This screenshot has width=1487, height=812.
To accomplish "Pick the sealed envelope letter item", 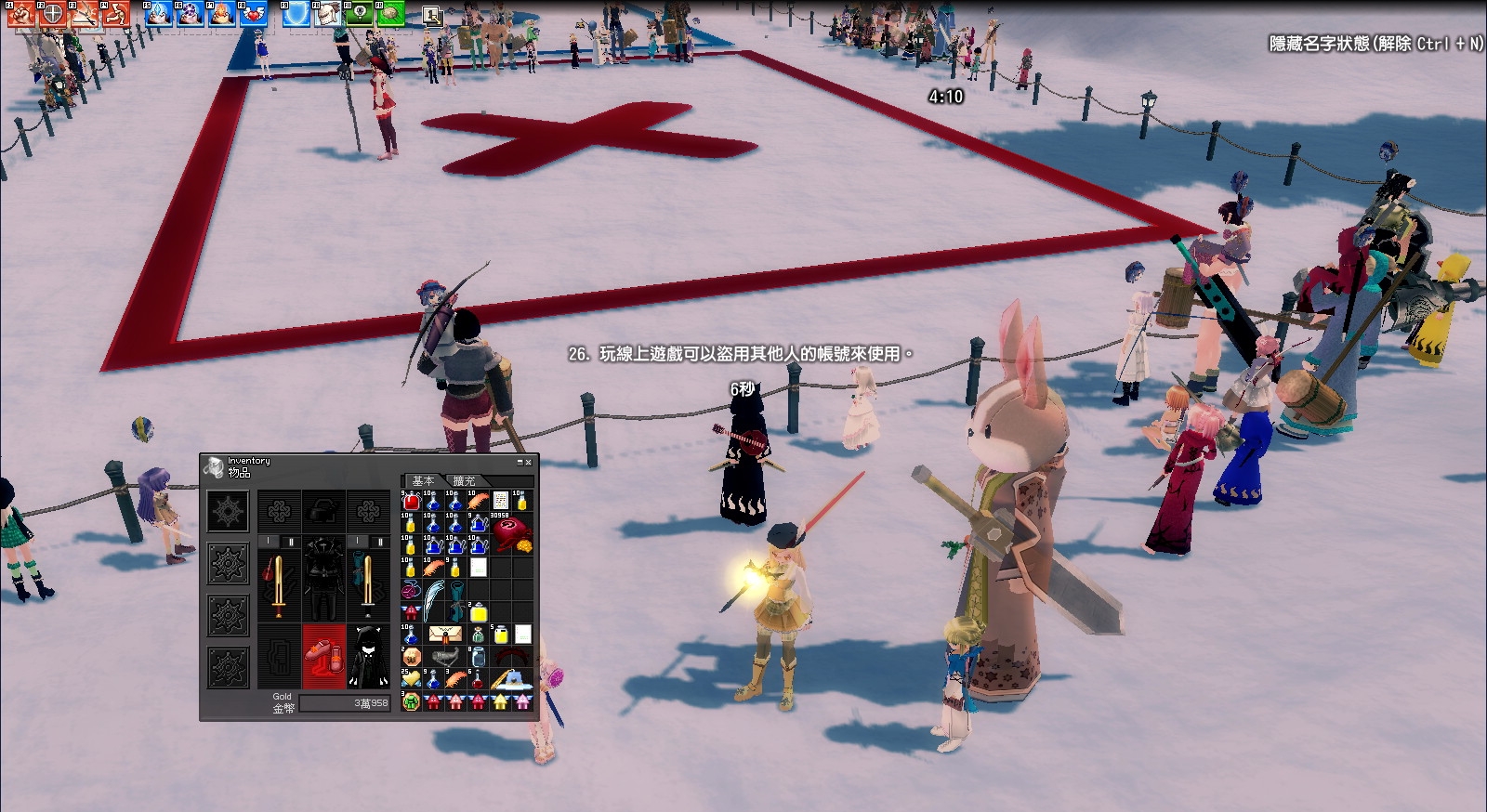I will (x=444, y=635).
